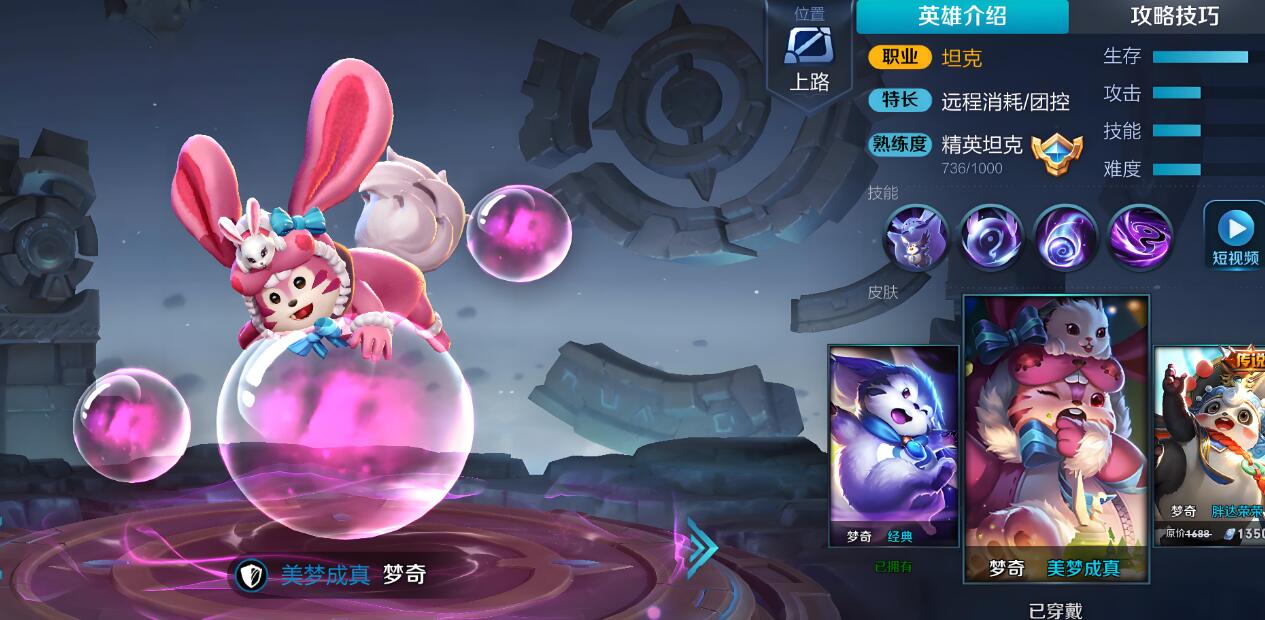Play the 短视频 short video
1265x620 pixels.
(x=1235, y=237)
